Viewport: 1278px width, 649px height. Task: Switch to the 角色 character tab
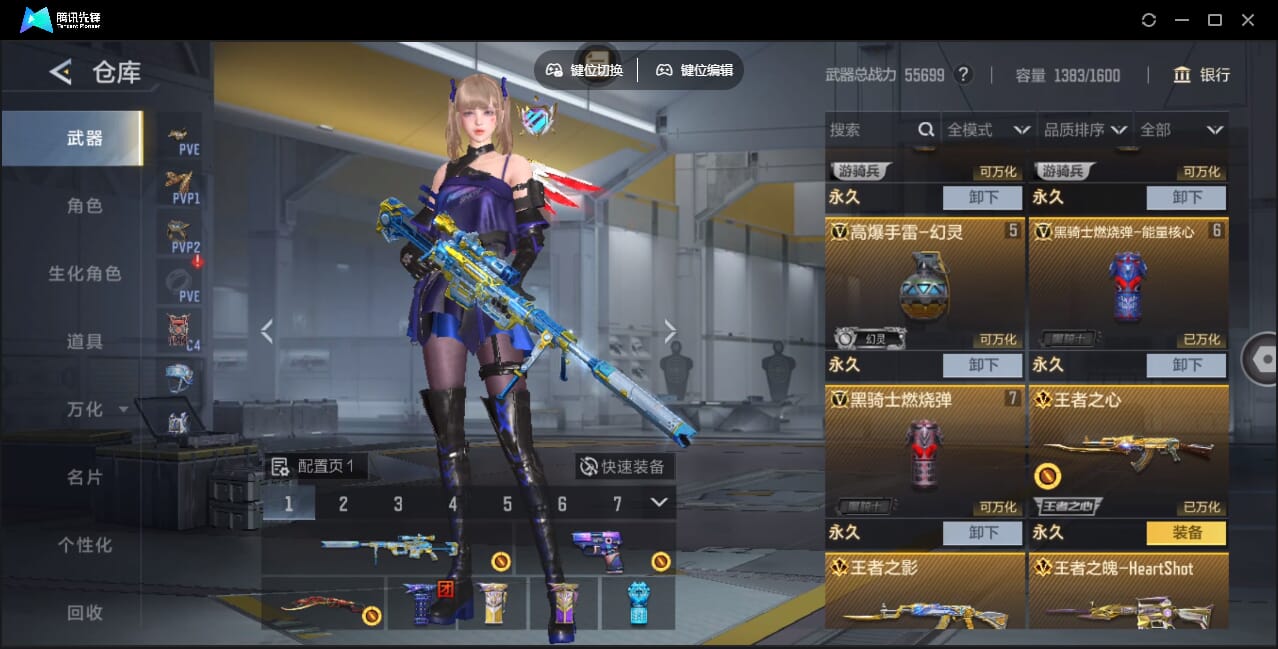point(85,206)
